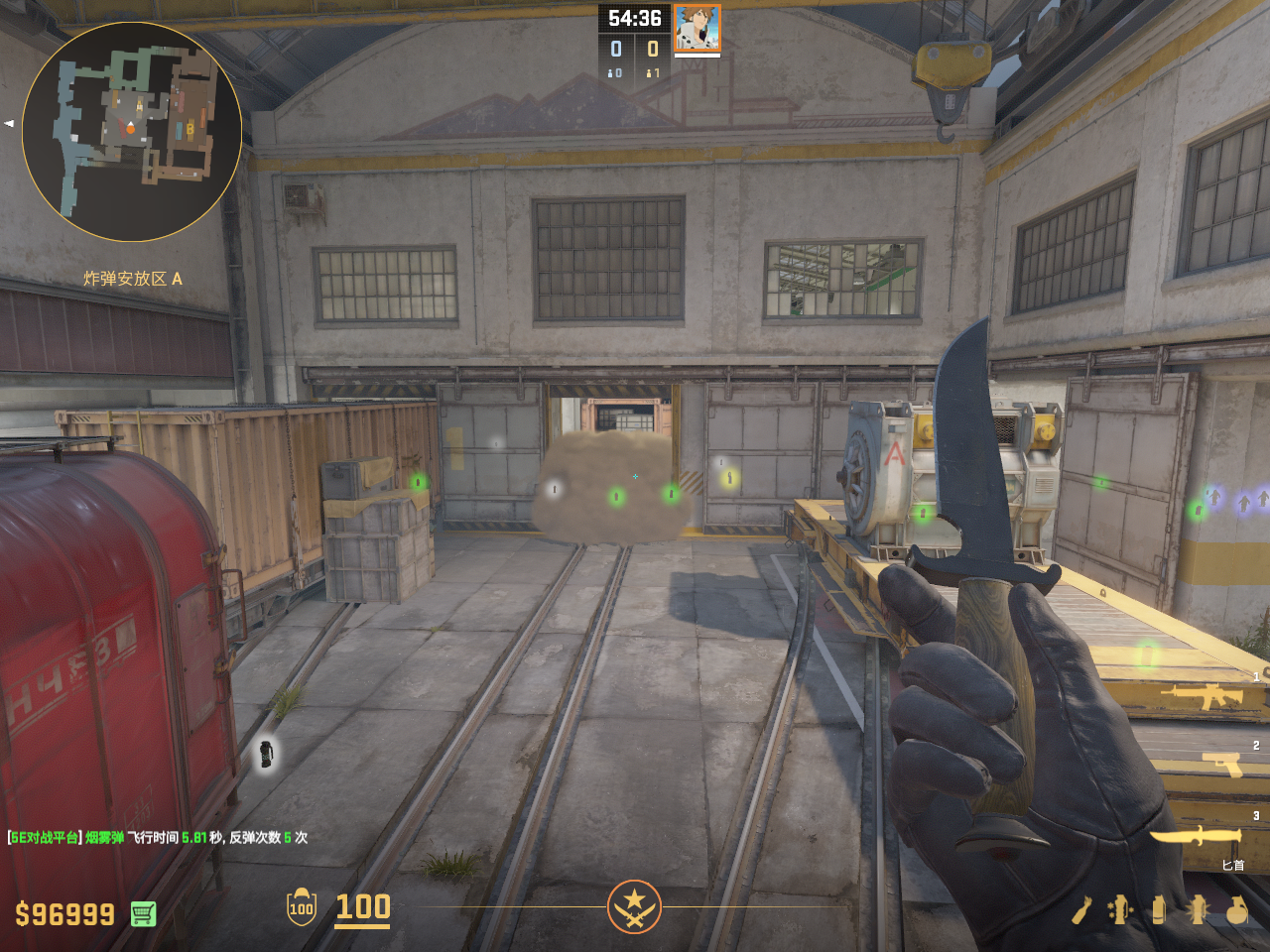The height and width of the screenshot is (952, 1270).
Task: Click the player avatar beside the scoreboard
Action: 697,28
